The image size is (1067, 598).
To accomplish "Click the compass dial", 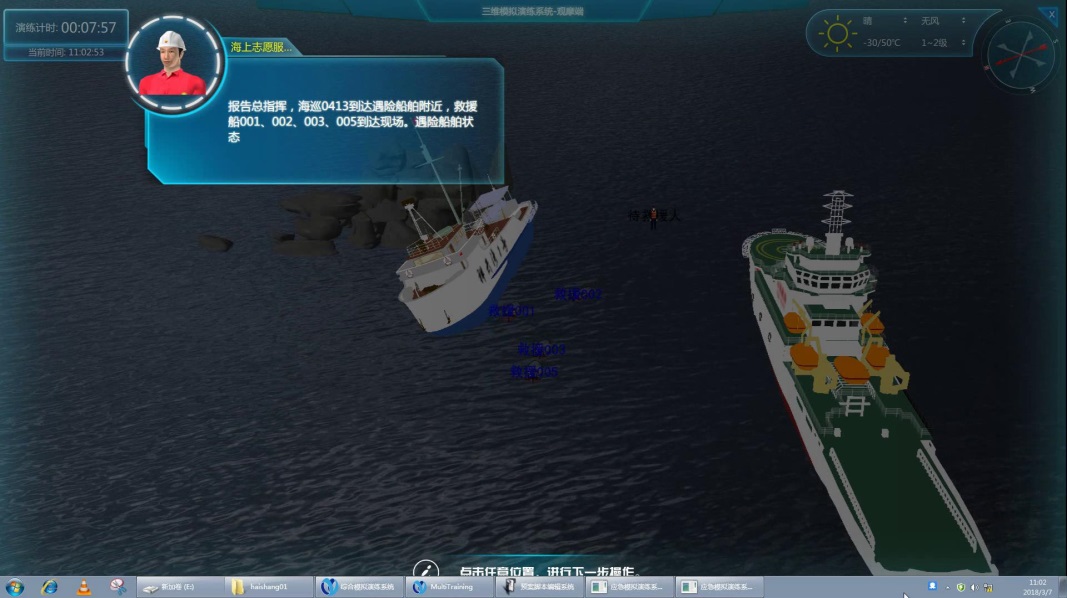I will coord(1021,55).
